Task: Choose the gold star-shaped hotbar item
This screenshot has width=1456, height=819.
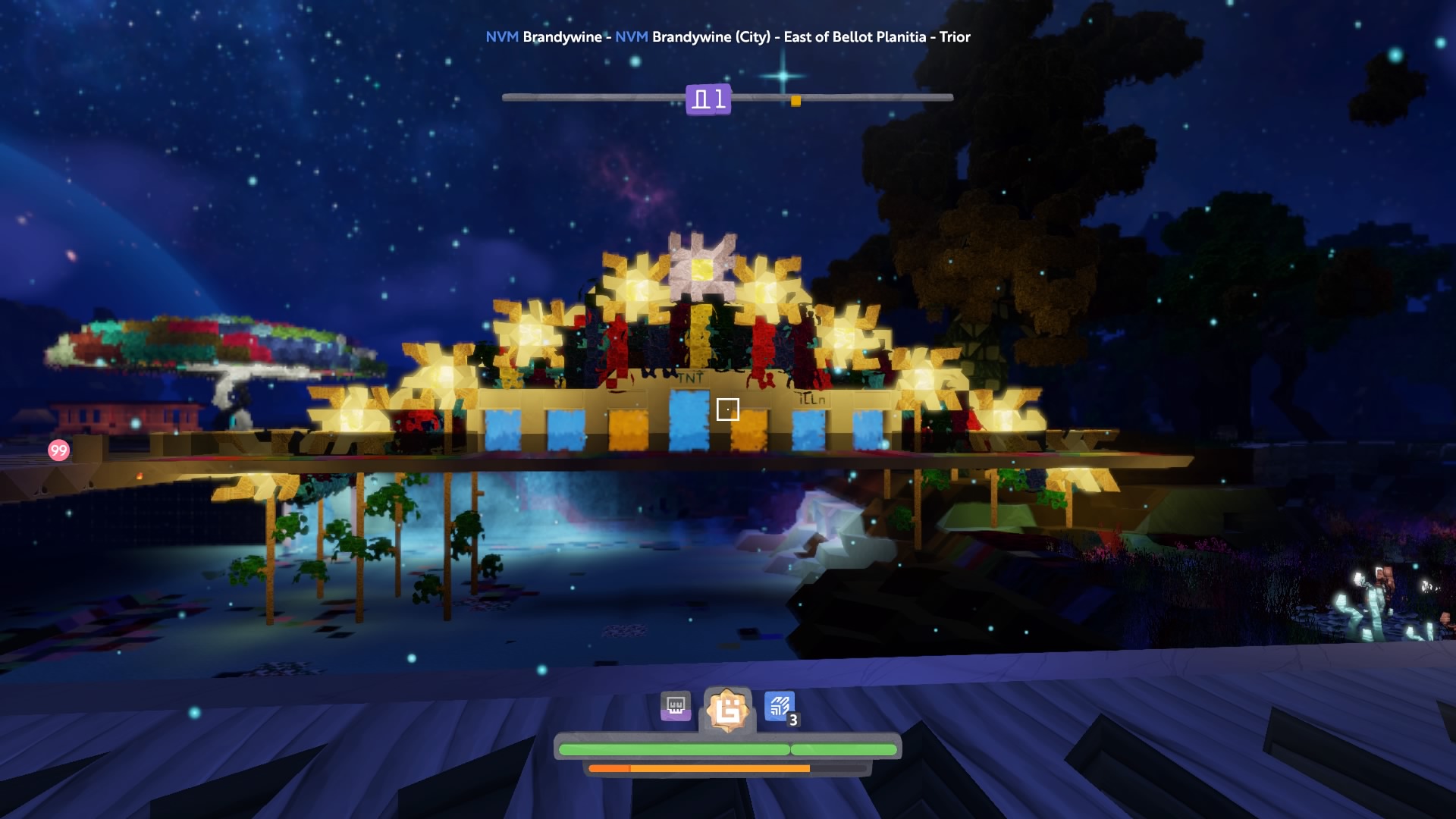Action: coord(727,711)
